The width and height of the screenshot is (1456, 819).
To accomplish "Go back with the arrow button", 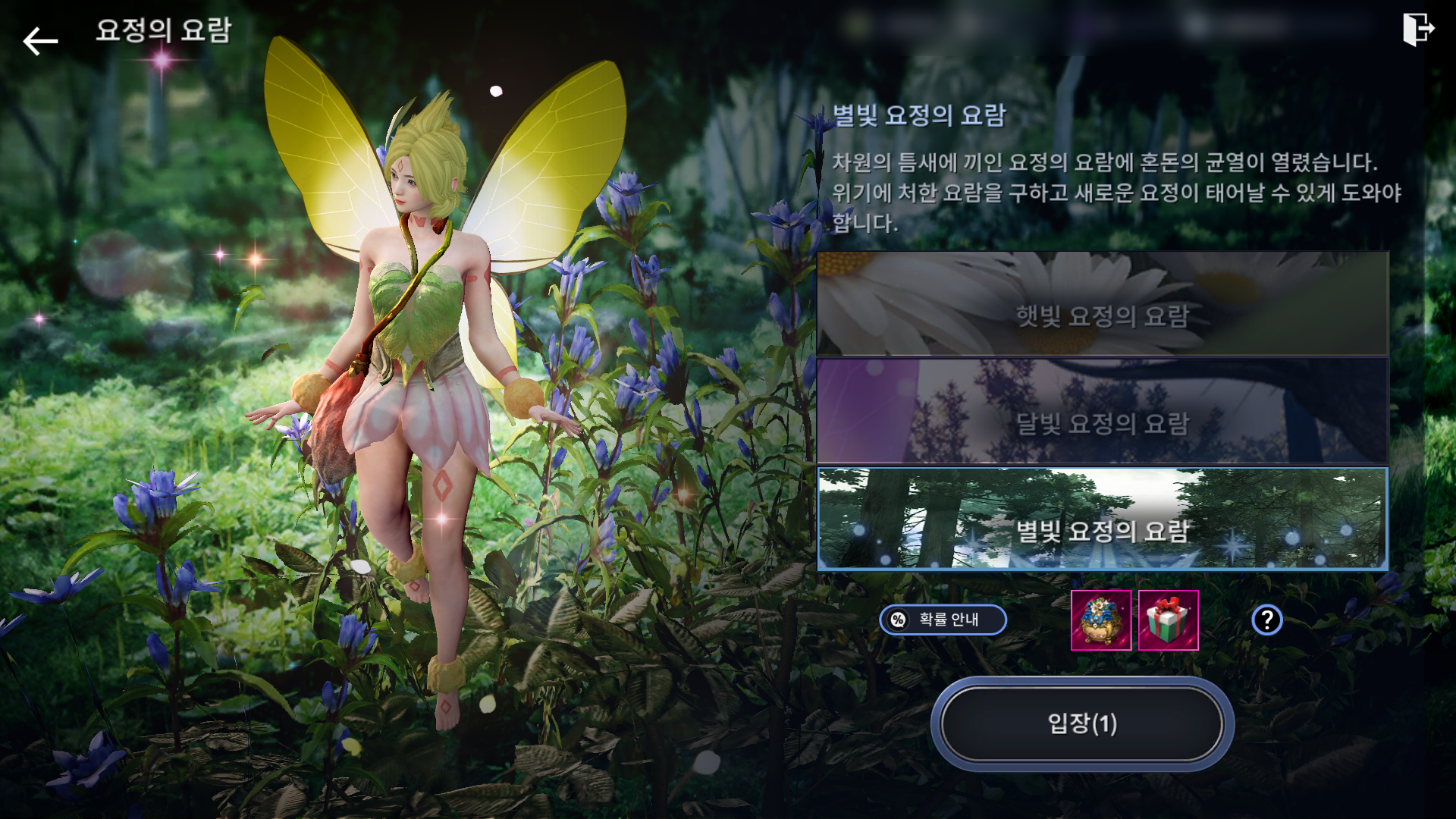I will click(x=40, y=41).
